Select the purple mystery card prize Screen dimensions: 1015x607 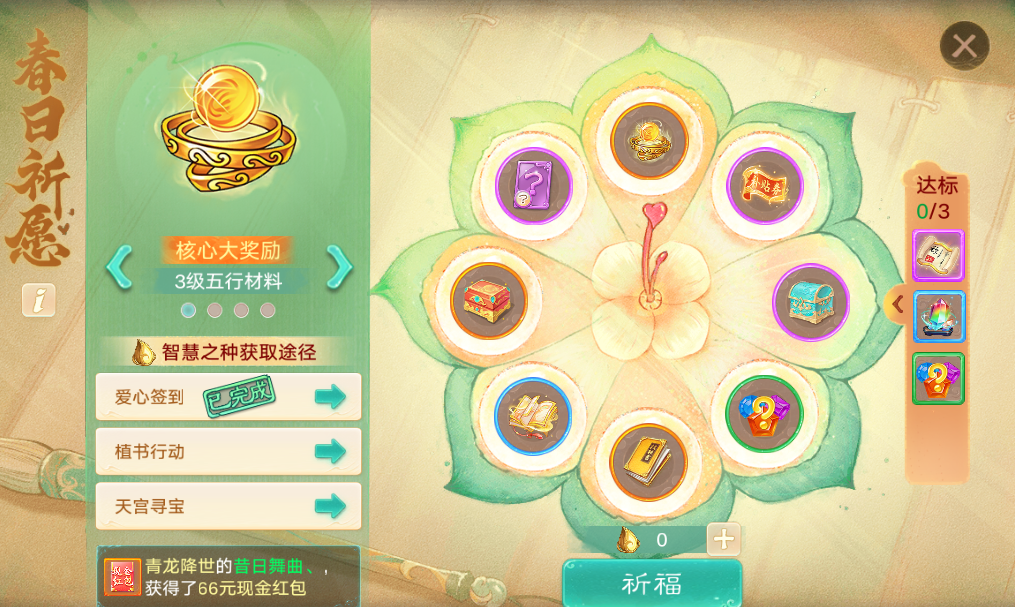pos(533,186)
